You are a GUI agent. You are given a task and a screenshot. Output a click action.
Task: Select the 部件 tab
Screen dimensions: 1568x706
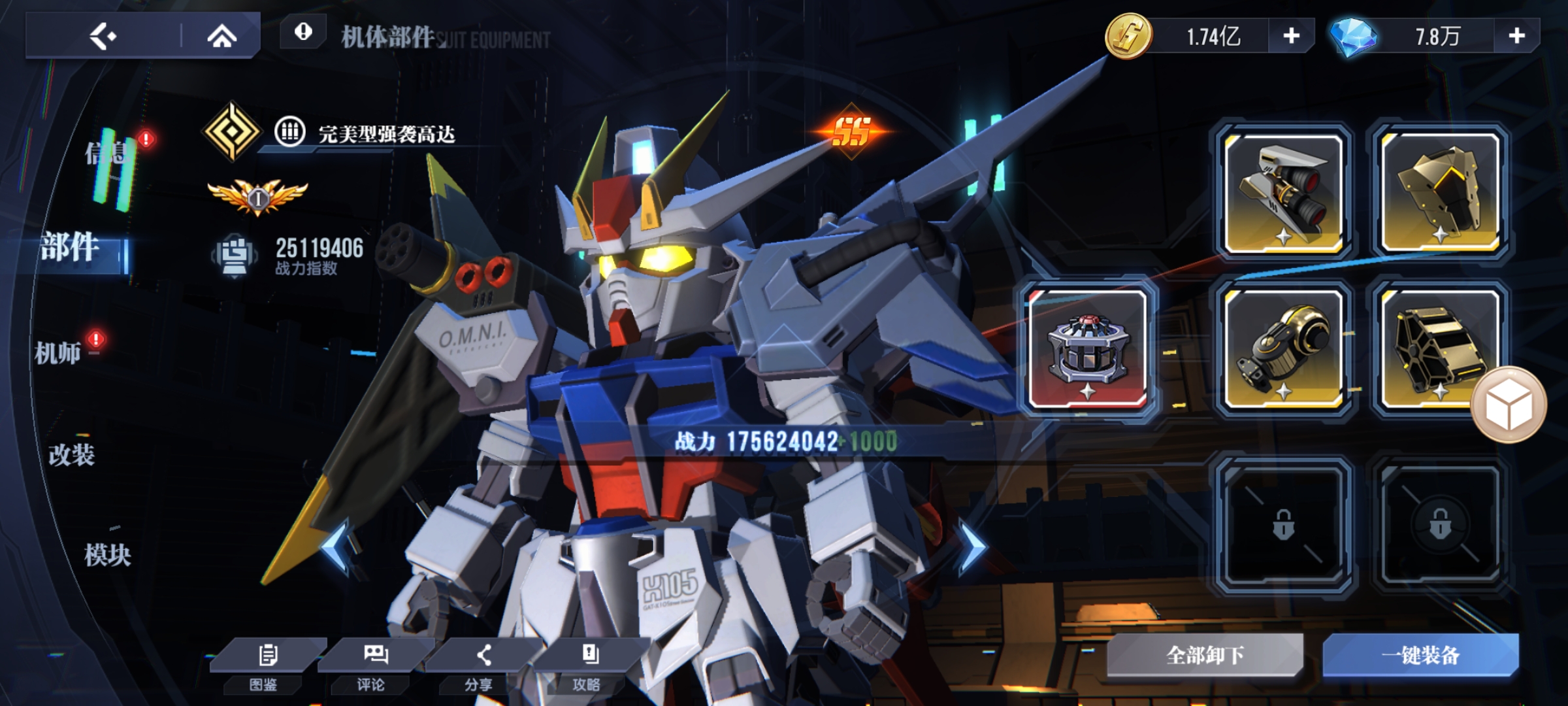(x=71, y=248)
